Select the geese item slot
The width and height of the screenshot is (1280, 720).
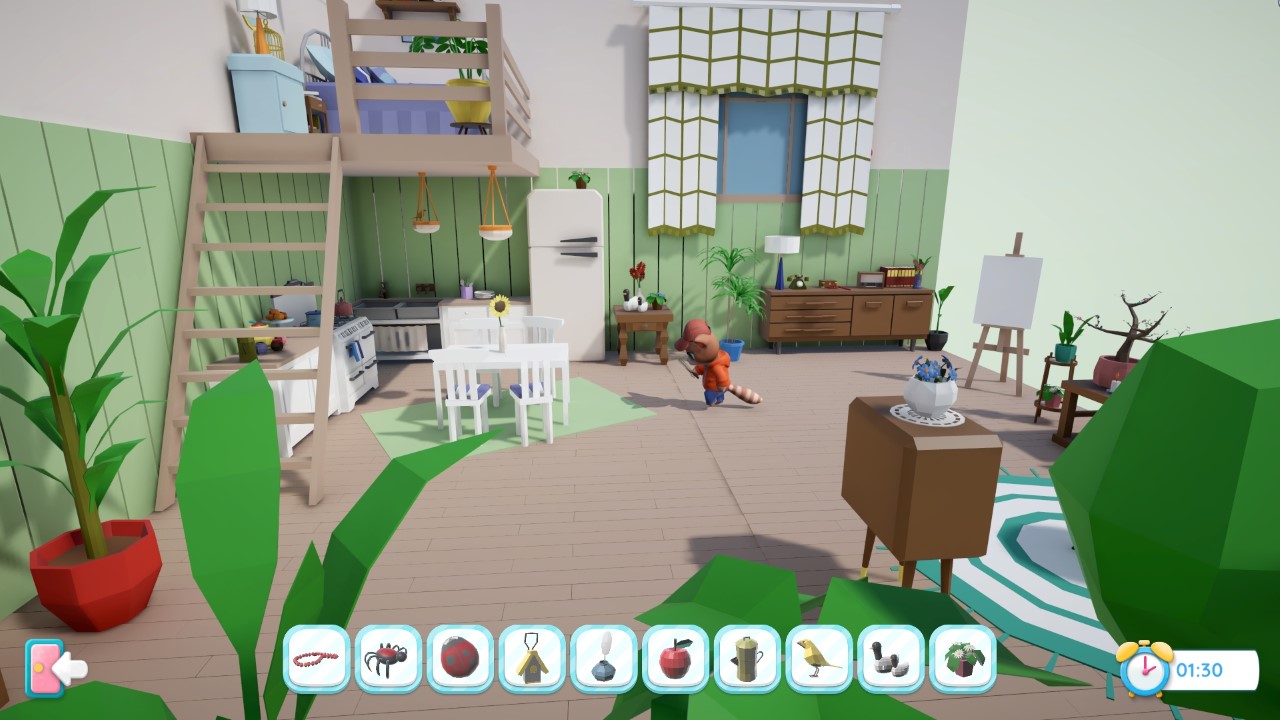coord(892,658)
